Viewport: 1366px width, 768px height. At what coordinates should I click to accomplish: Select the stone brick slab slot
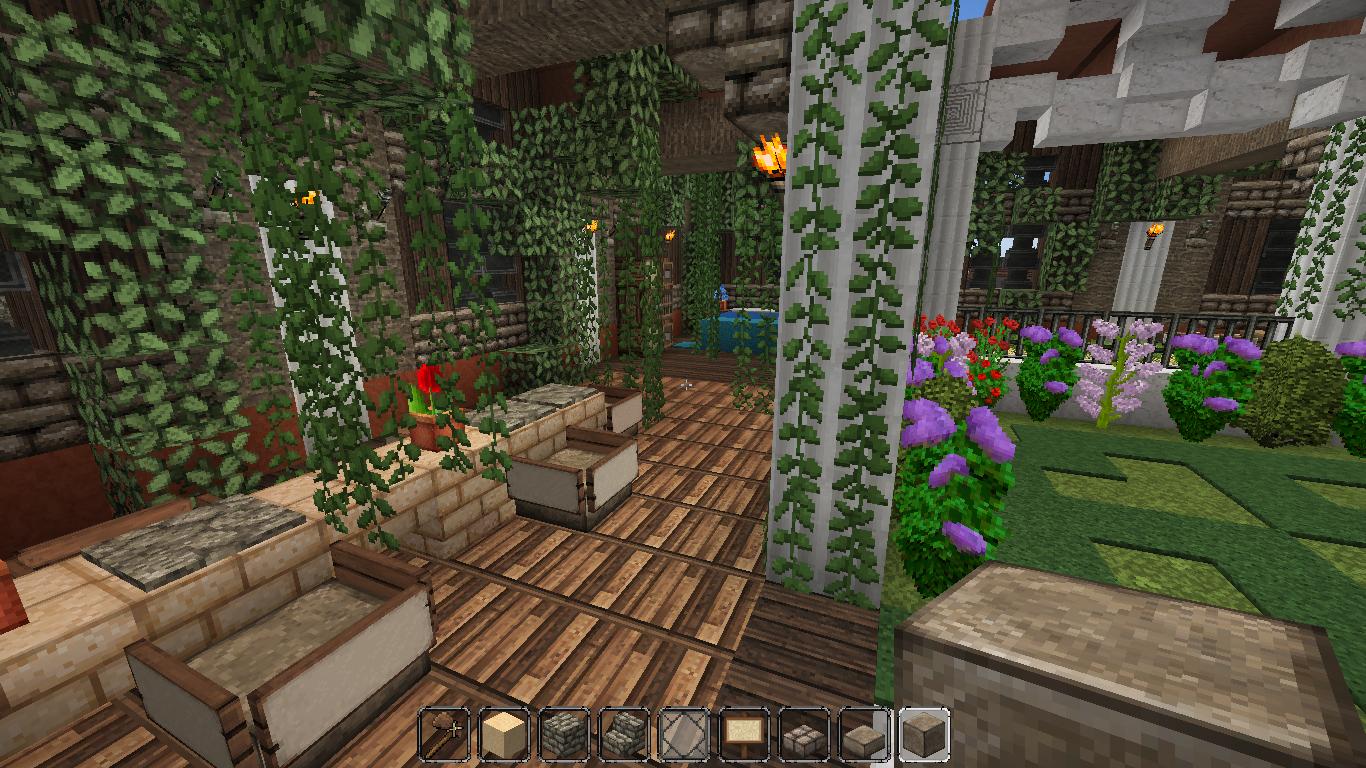805,734
